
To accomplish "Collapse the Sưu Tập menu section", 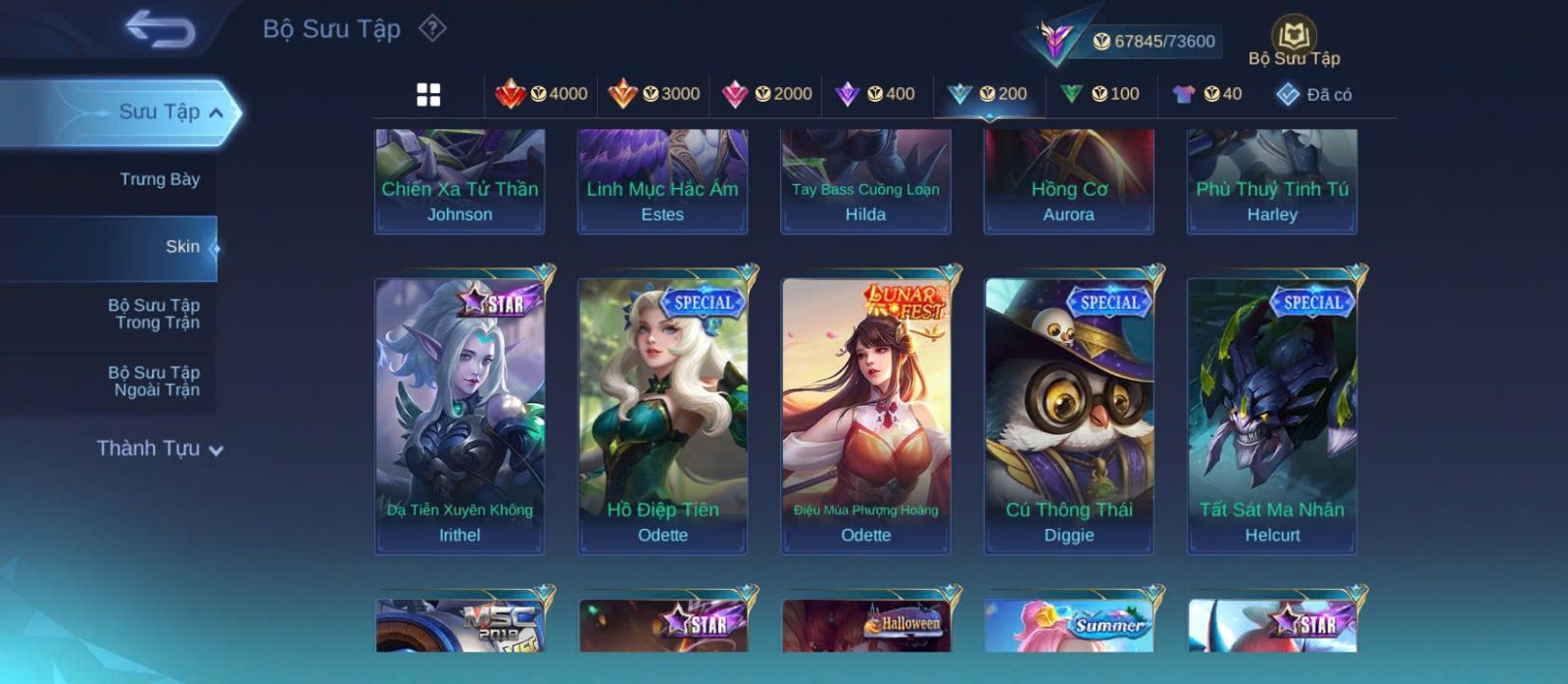I will click(215, 113).
